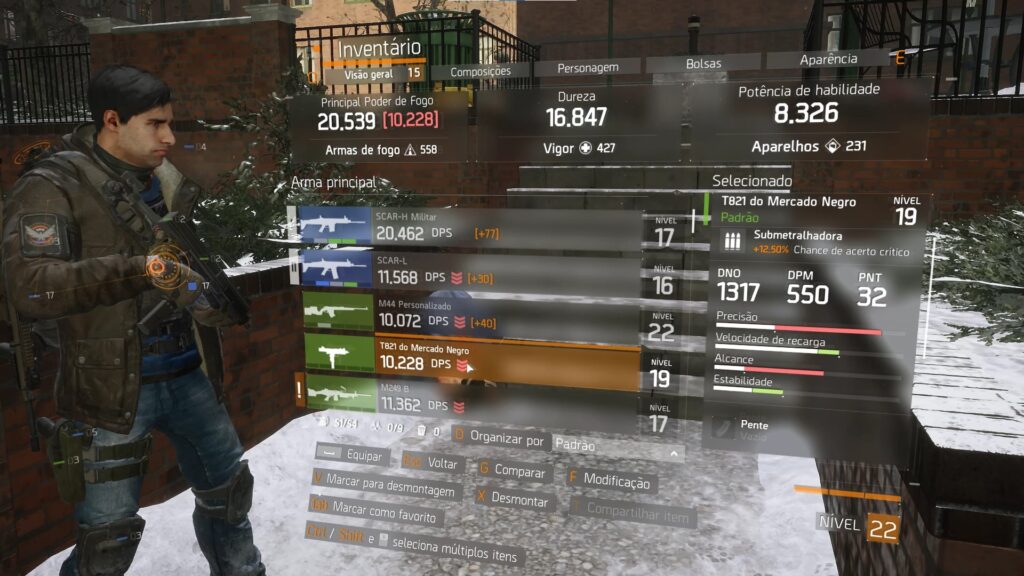Open the Personagem tab

tap(588, 68)
